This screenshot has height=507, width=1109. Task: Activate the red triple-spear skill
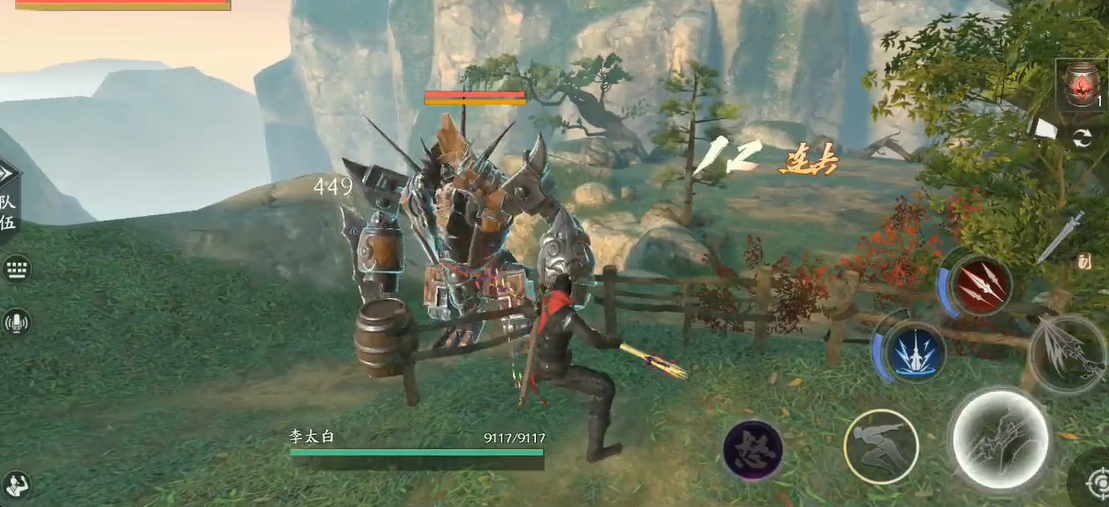tap(979, 285)
